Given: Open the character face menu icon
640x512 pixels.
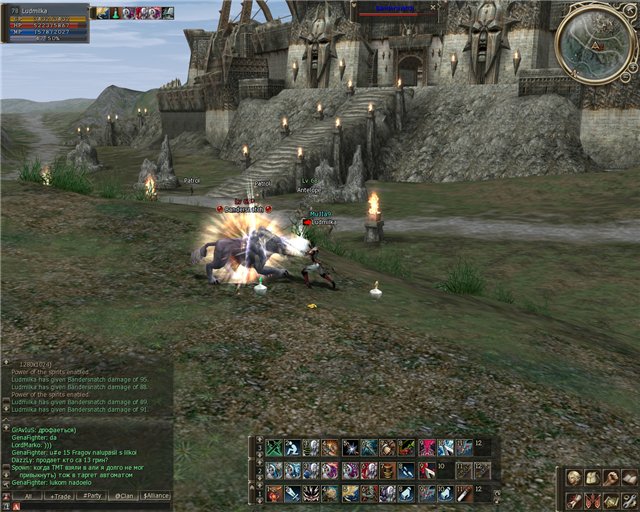Looking at the screenshot, I should pos(573,478).
